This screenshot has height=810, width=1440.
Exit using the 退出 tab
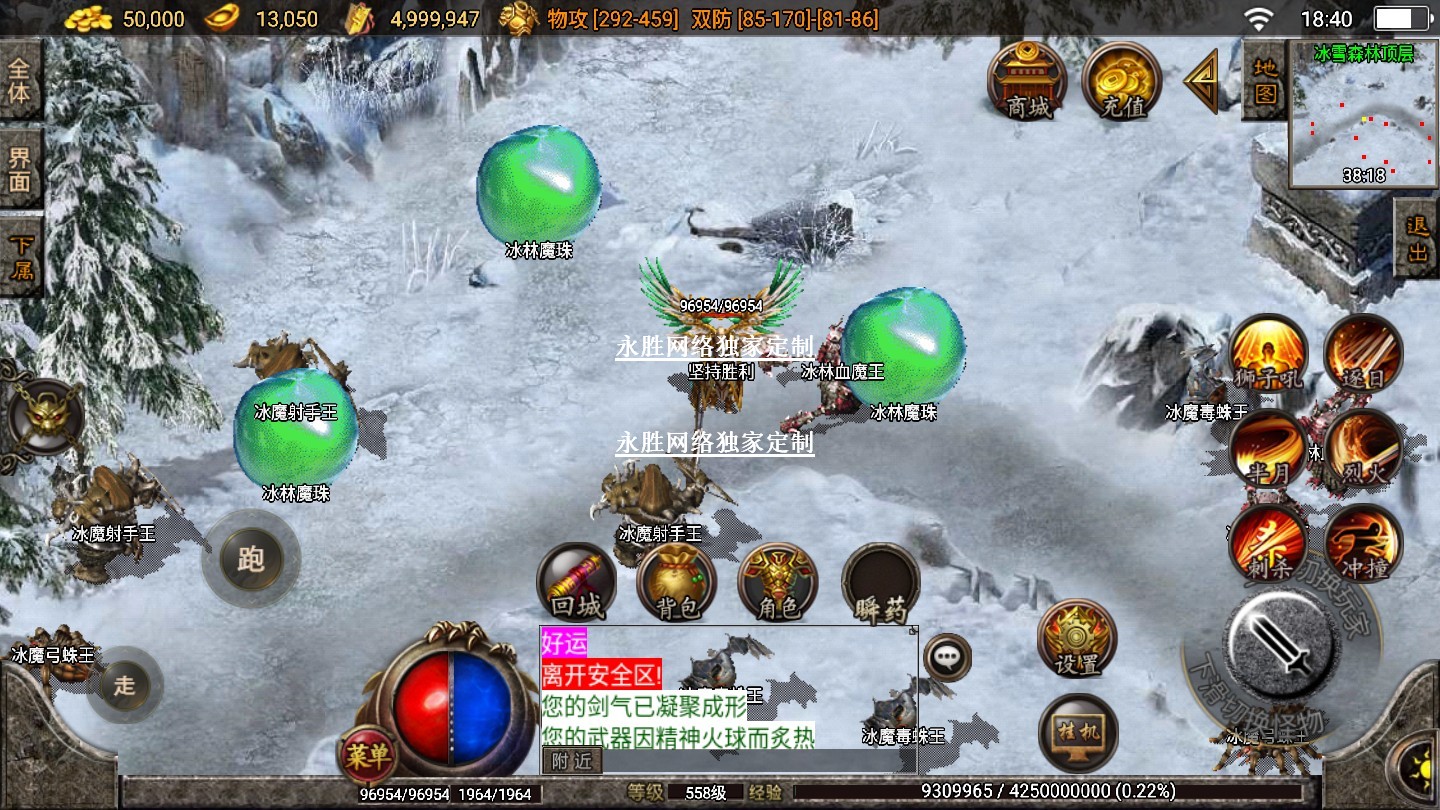click(1417, 239)
